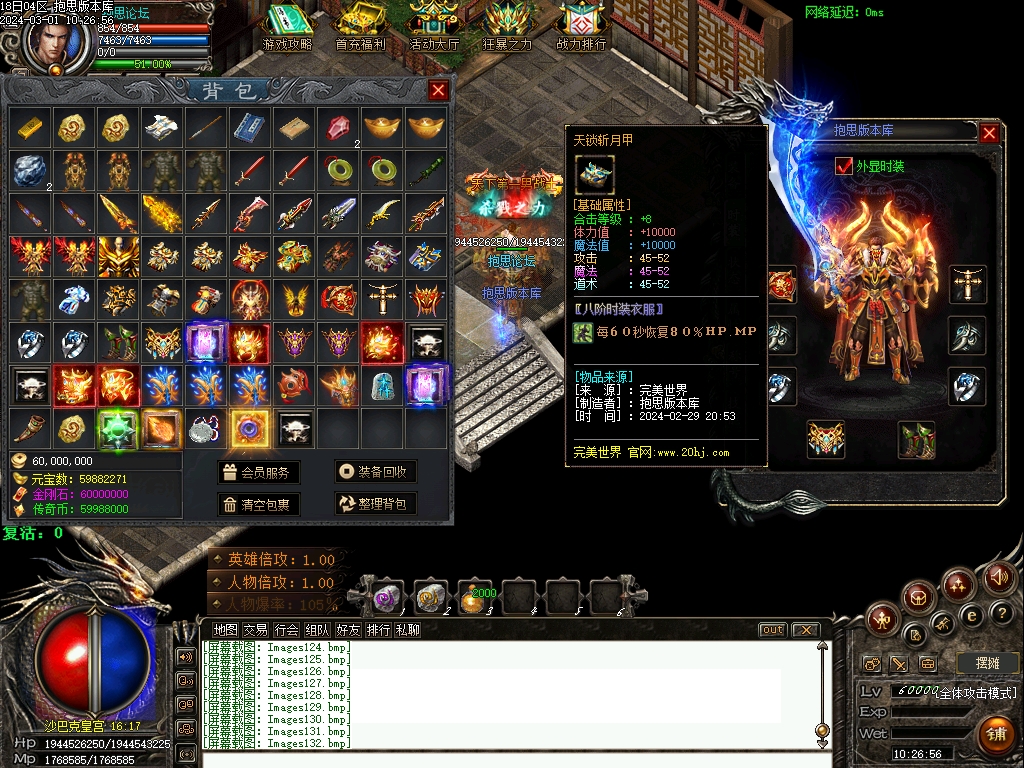Empty the bag with 清空包裹
This screenshot has width=1024, height=768.
coord(257,504)
